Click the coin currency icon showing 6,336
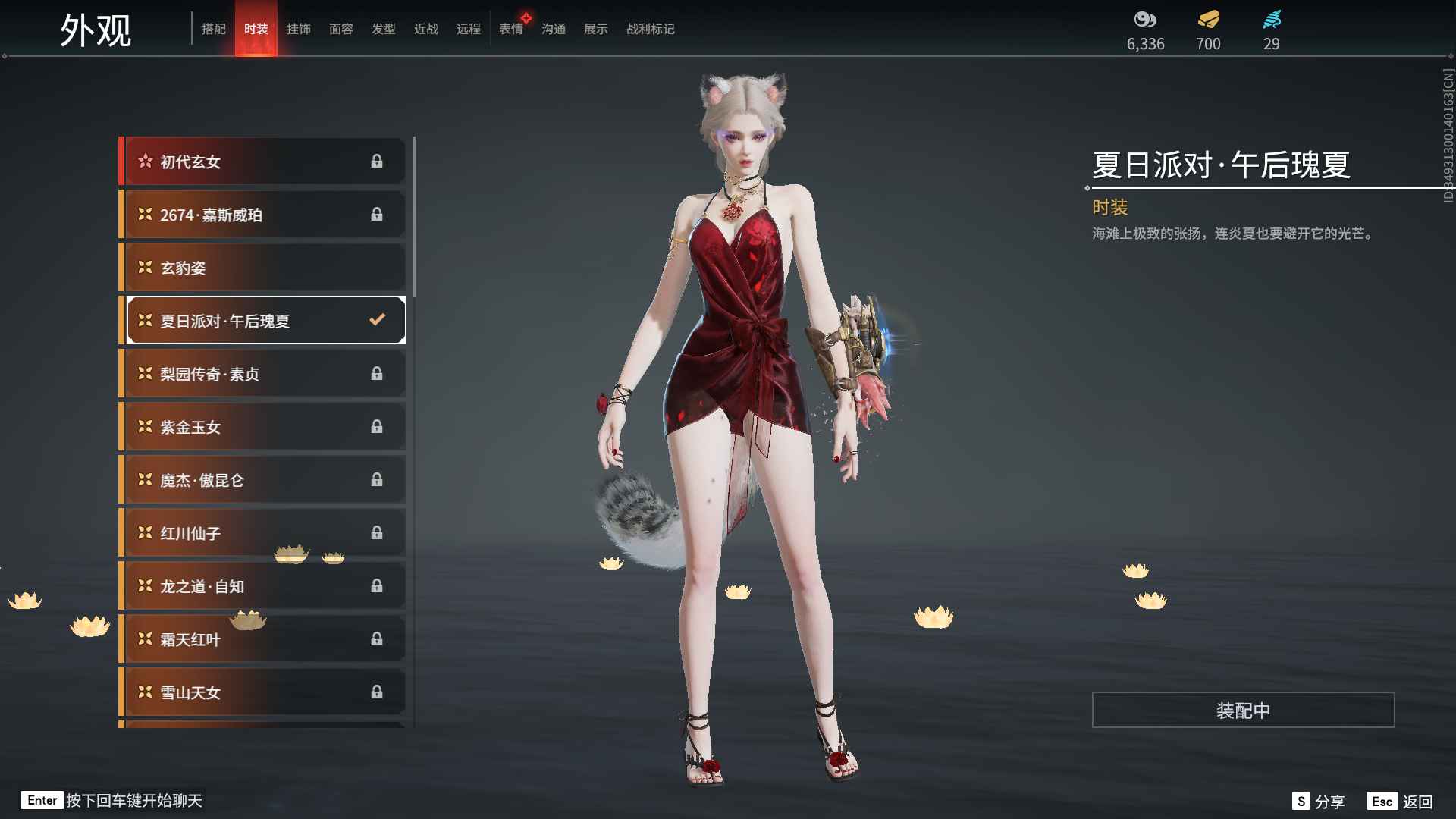 1145,20
